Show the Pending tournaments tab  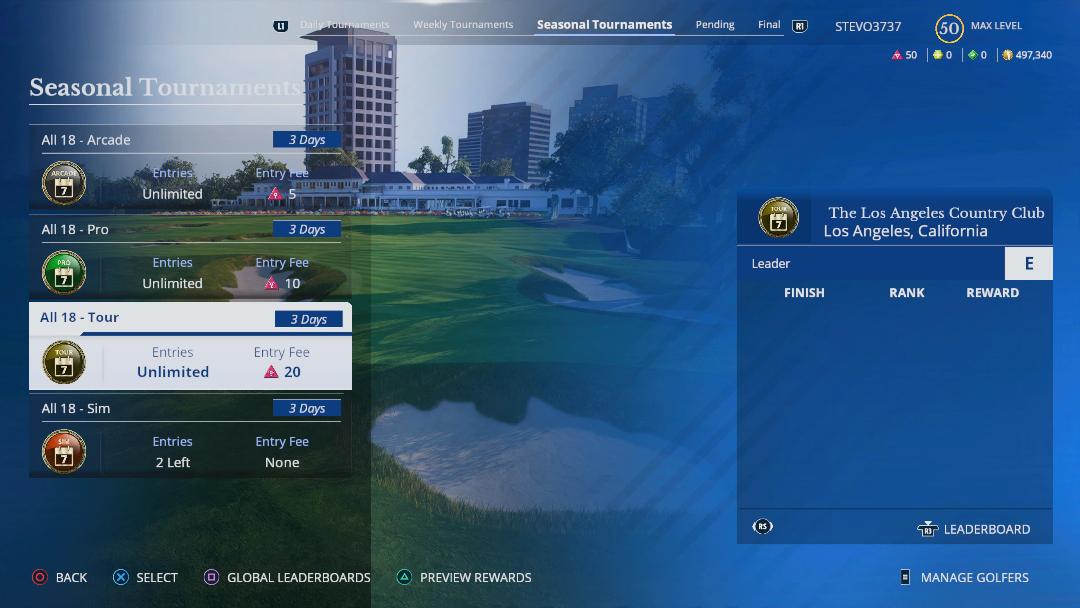(x=715, y=25)
